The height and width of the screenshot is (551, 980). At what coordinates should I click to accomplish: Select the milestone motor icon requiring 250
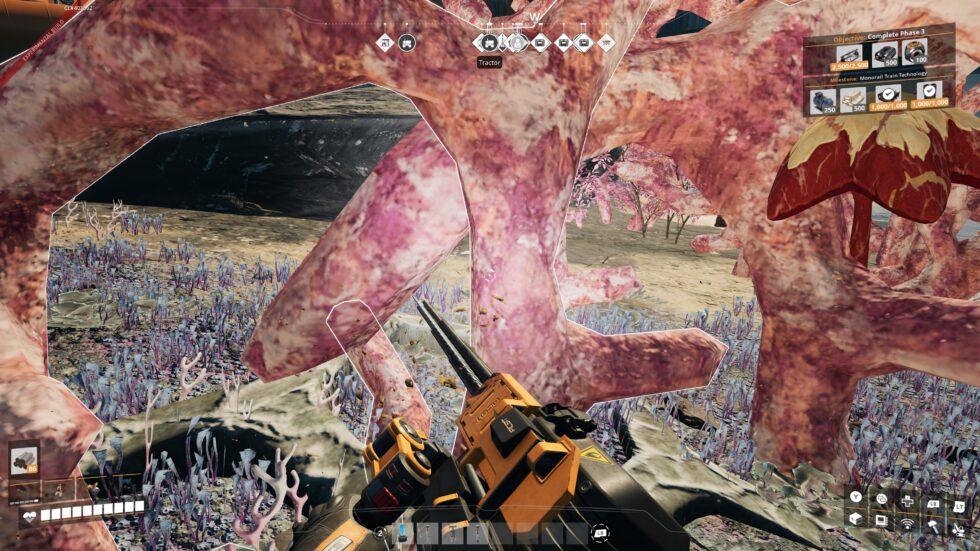coord(824,99)
